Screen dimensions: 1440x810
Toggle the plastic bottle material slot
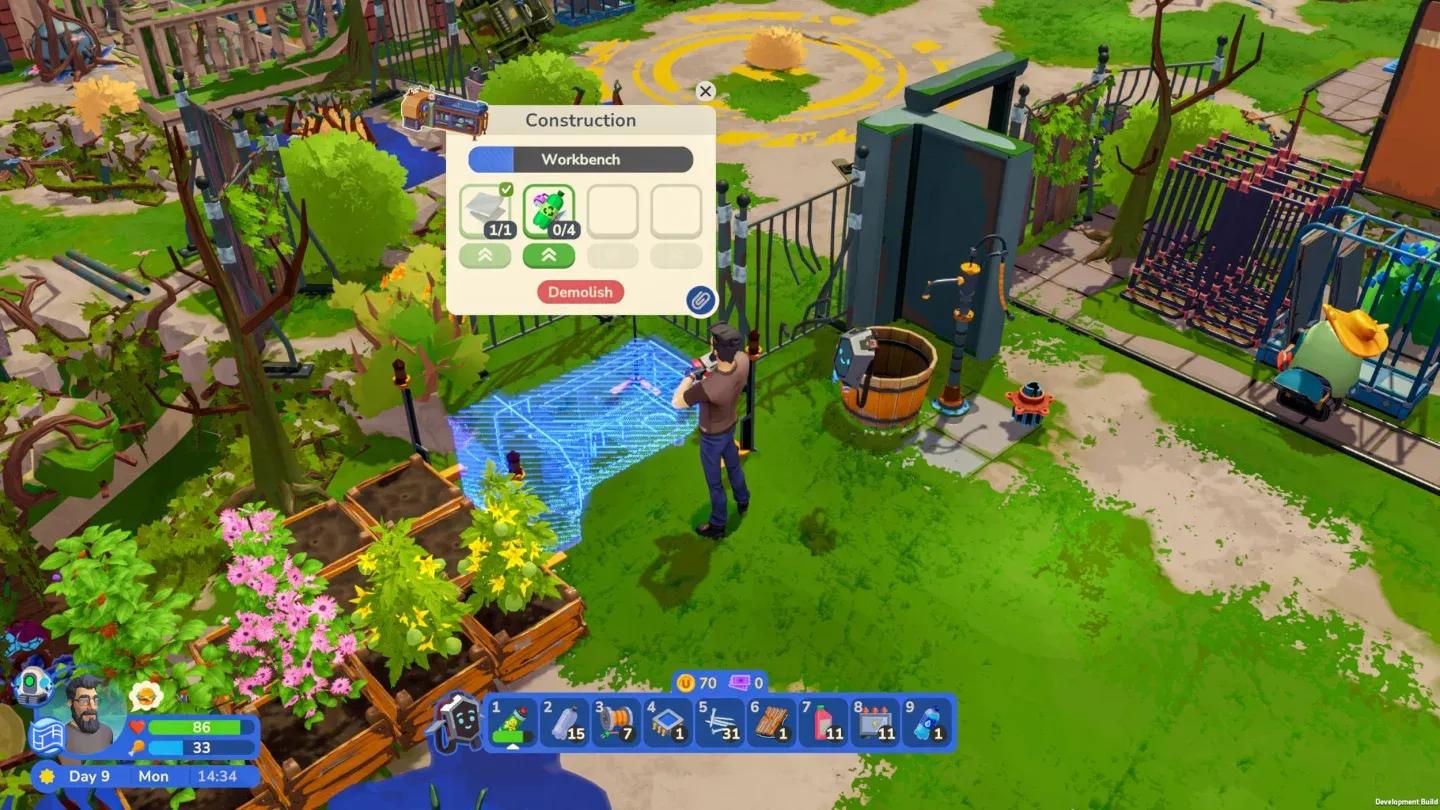click(x=549, y=210)
